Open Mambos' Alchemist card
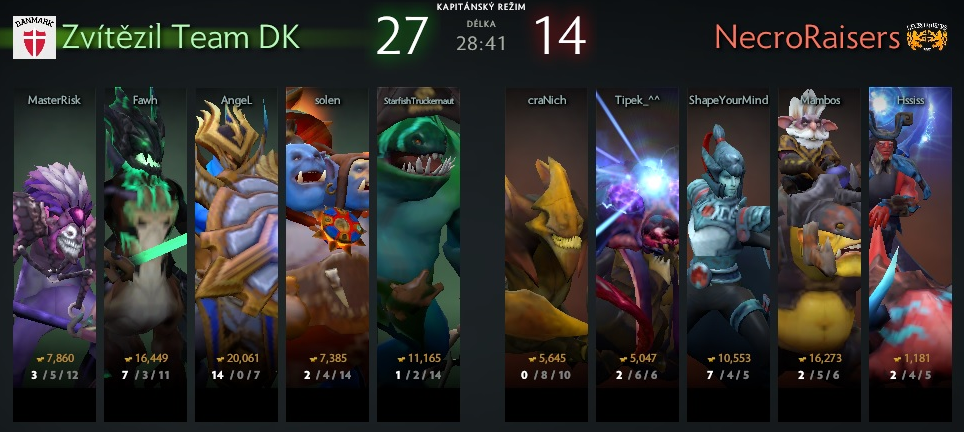This screenshot has width=964, height=432. [x=819, y=240]
